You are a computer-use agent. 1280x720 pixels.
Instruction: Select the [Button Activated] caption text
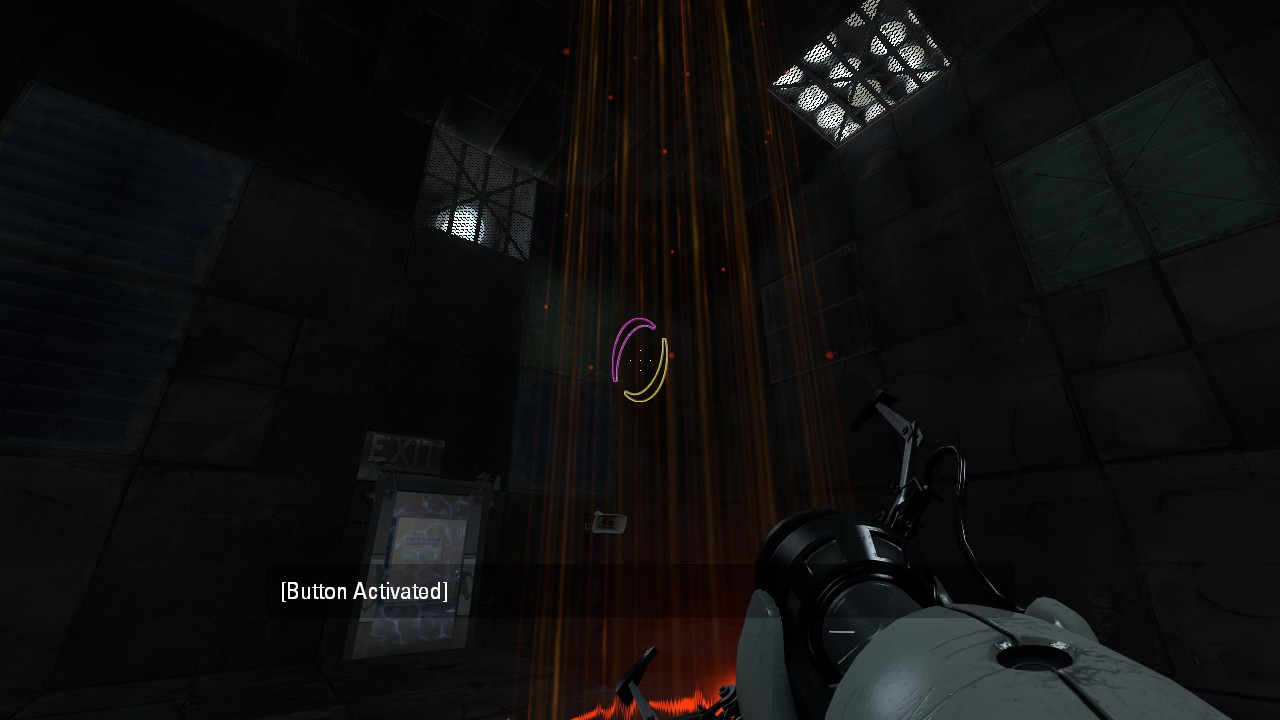tap(363, 591)
